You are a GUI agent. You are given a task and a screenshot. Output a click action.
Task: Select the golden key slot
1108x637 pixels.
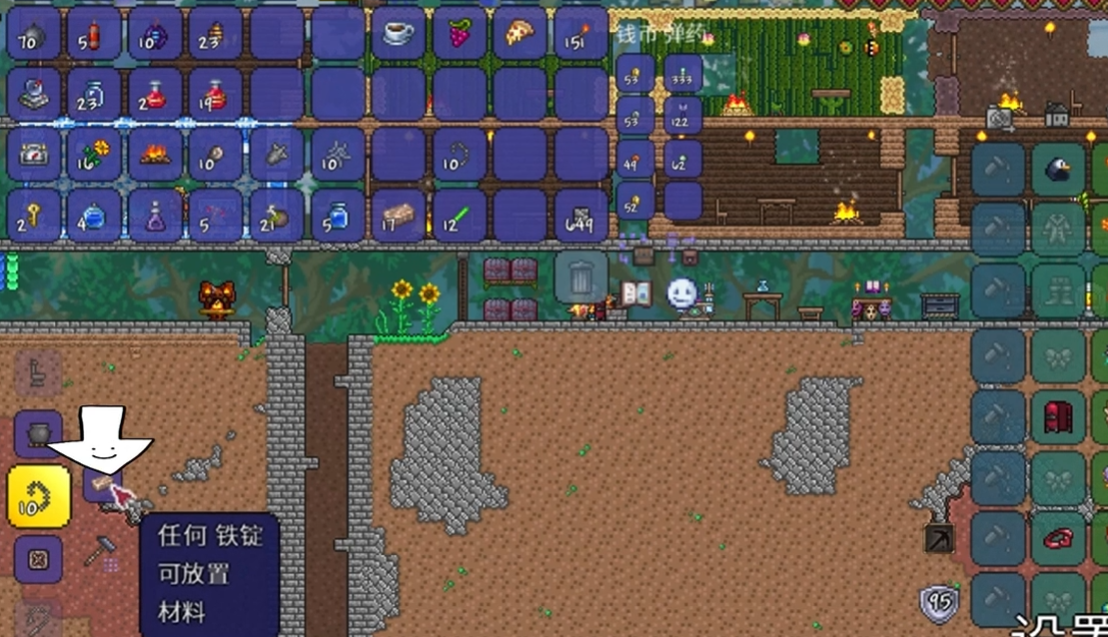pos(34,215)
